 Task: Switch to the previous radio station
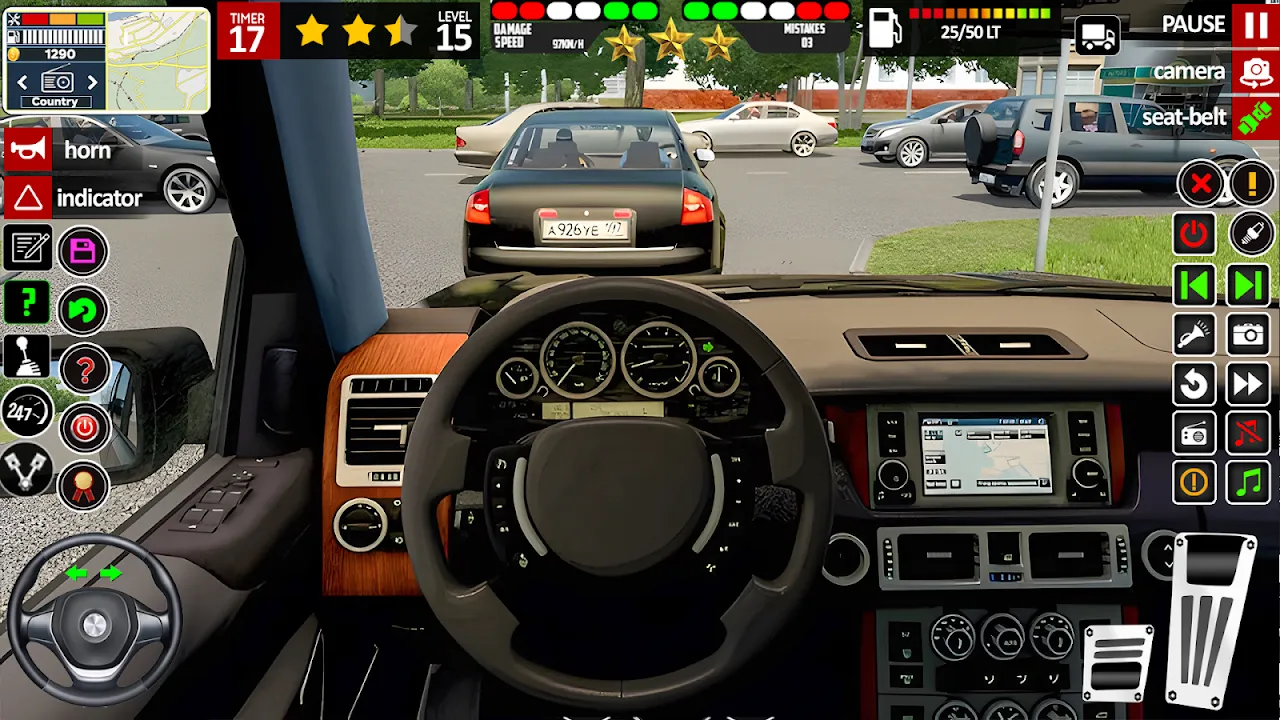click(22, 82)
